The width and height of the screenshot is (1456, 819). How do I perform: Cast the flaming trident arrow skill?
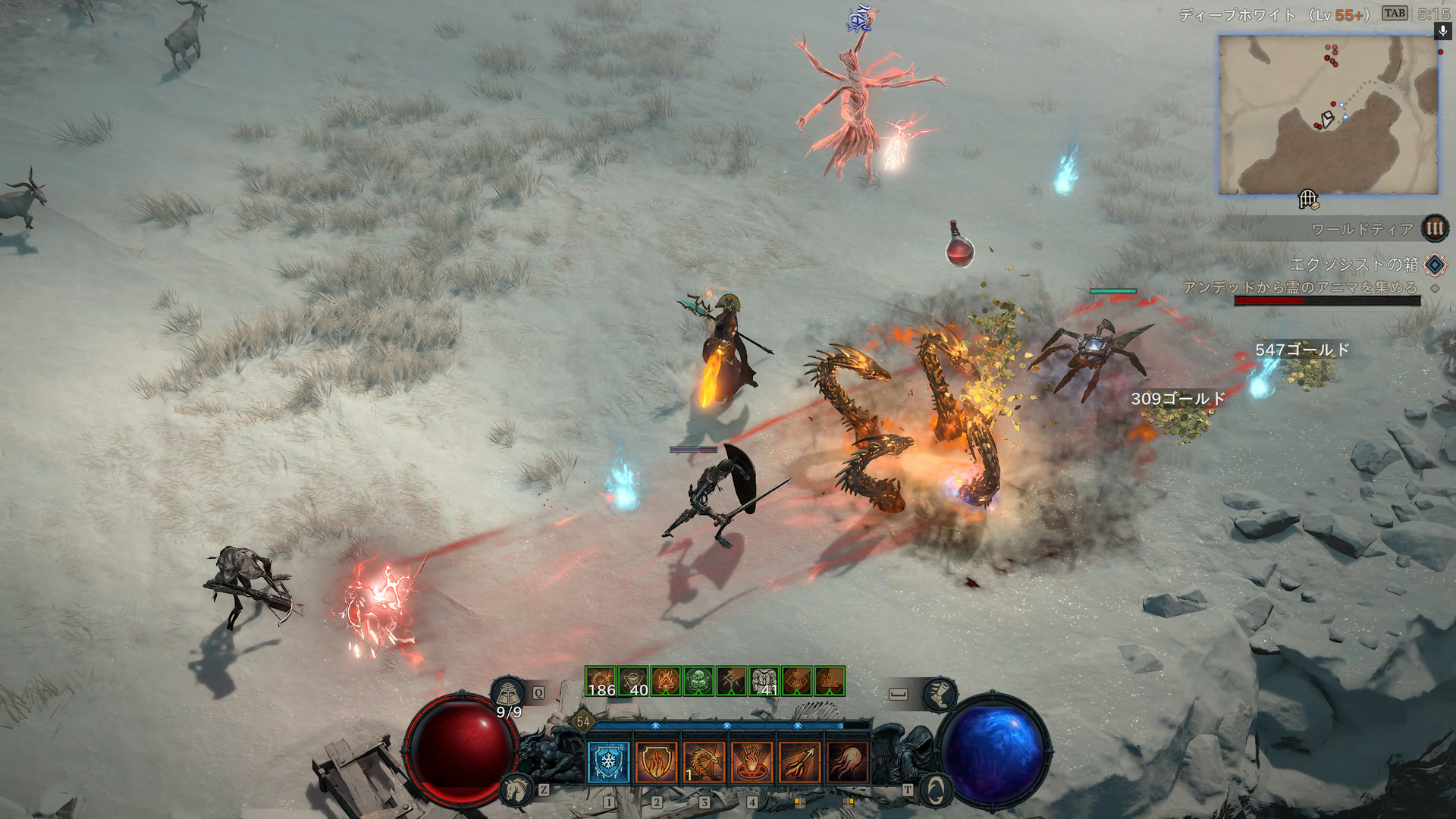(799, 761)
